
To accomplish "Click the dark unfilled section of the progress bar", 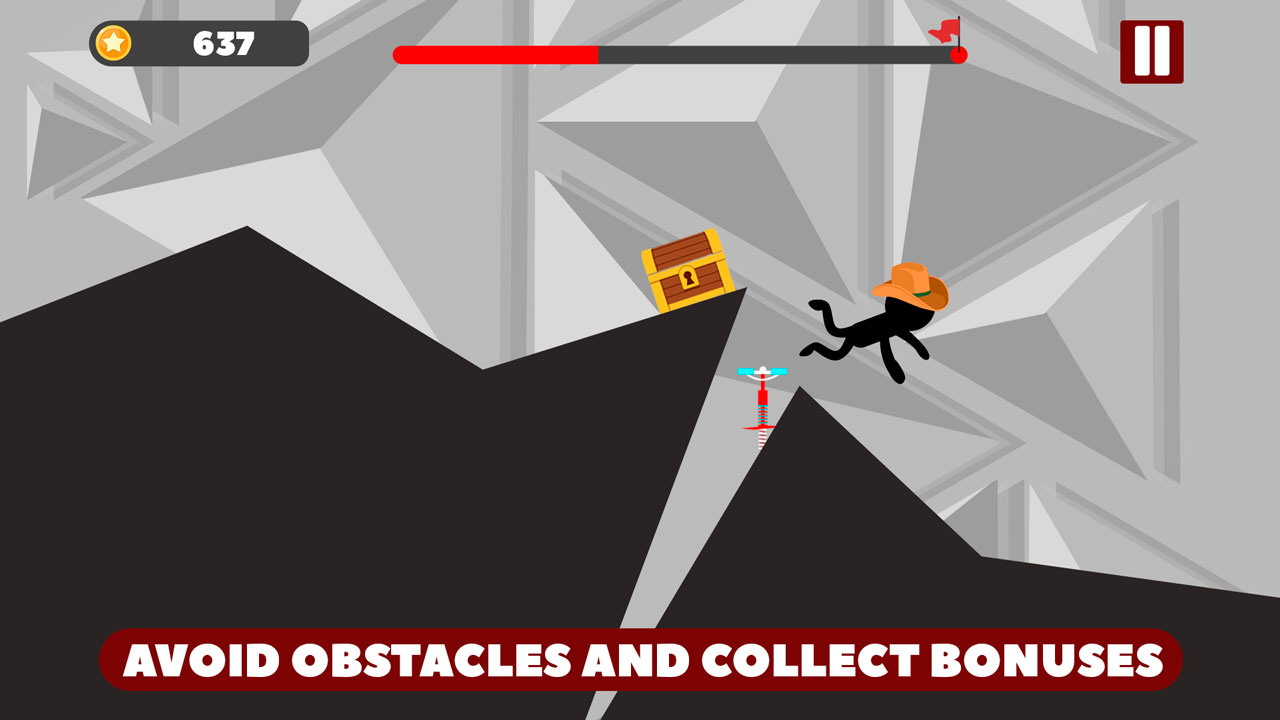I will click(780, 56).
